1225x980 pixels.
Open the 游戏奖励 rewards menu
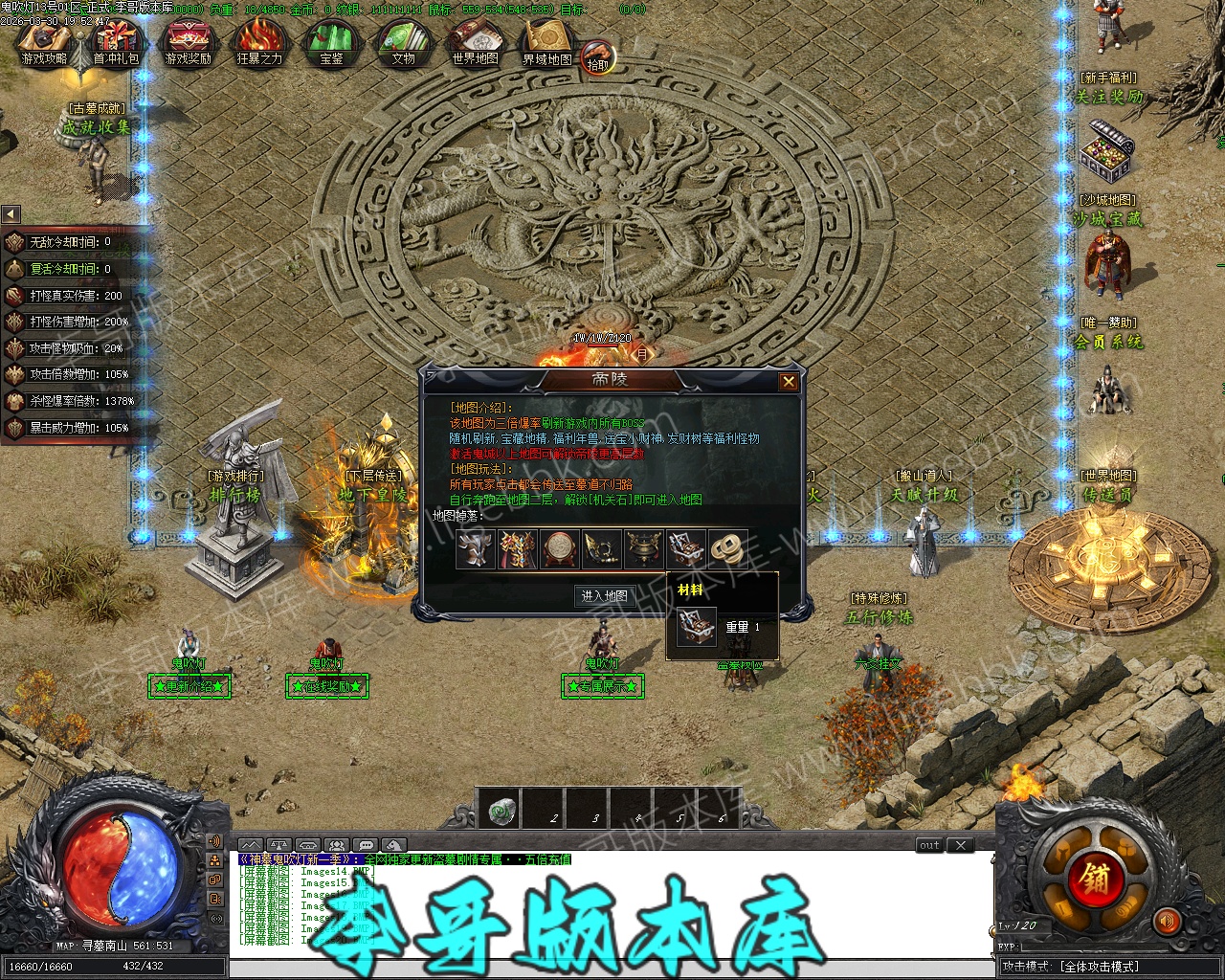click(x=188, y=44)
